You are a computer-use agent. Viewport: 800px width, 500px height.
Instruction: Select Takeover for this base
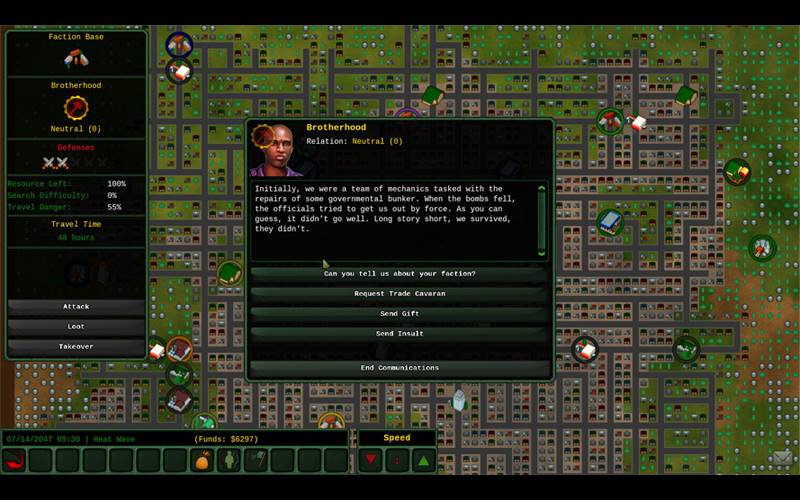(x=76, y=347)
